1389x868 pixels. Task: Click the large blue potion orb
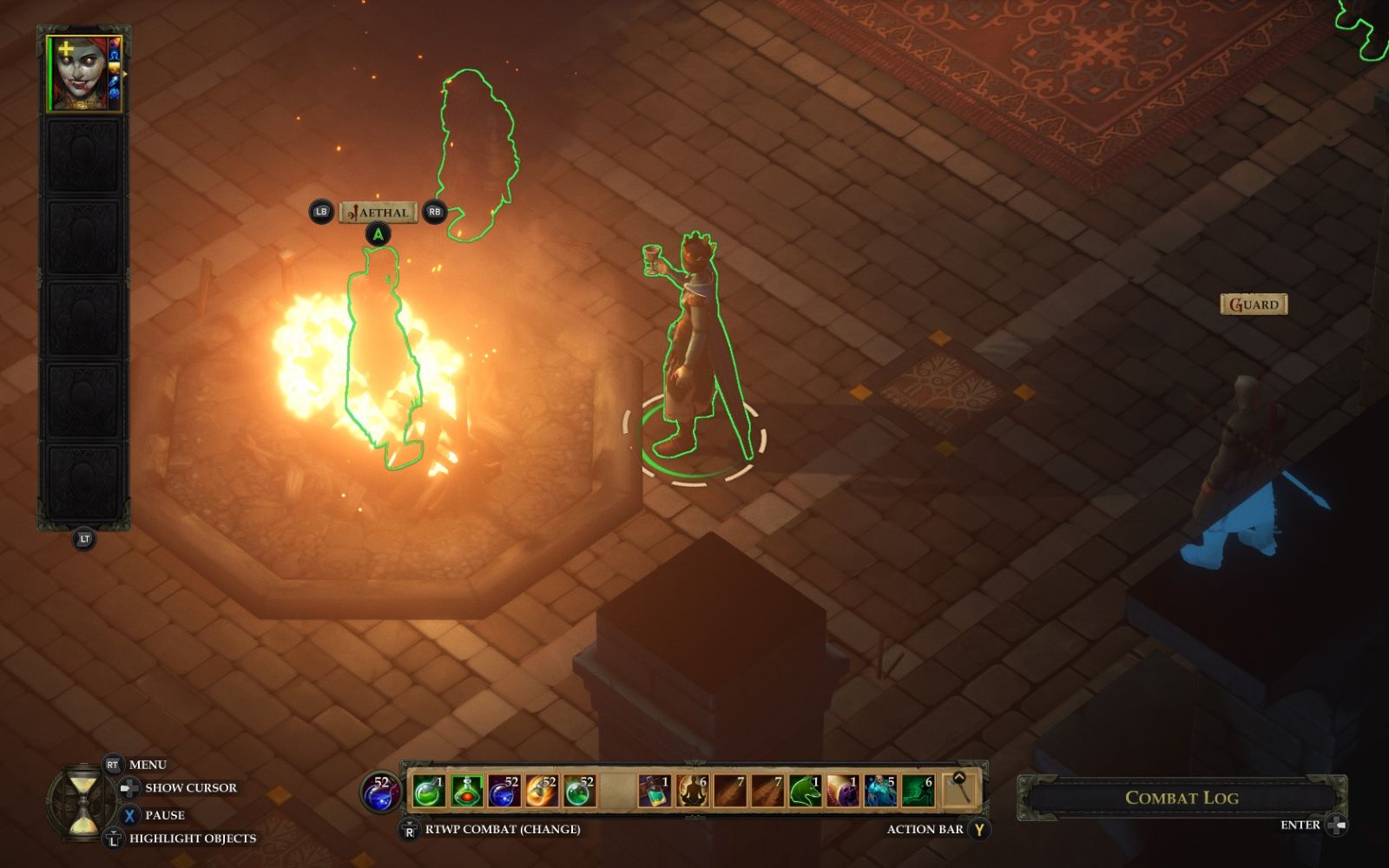[x=380, y=792]
